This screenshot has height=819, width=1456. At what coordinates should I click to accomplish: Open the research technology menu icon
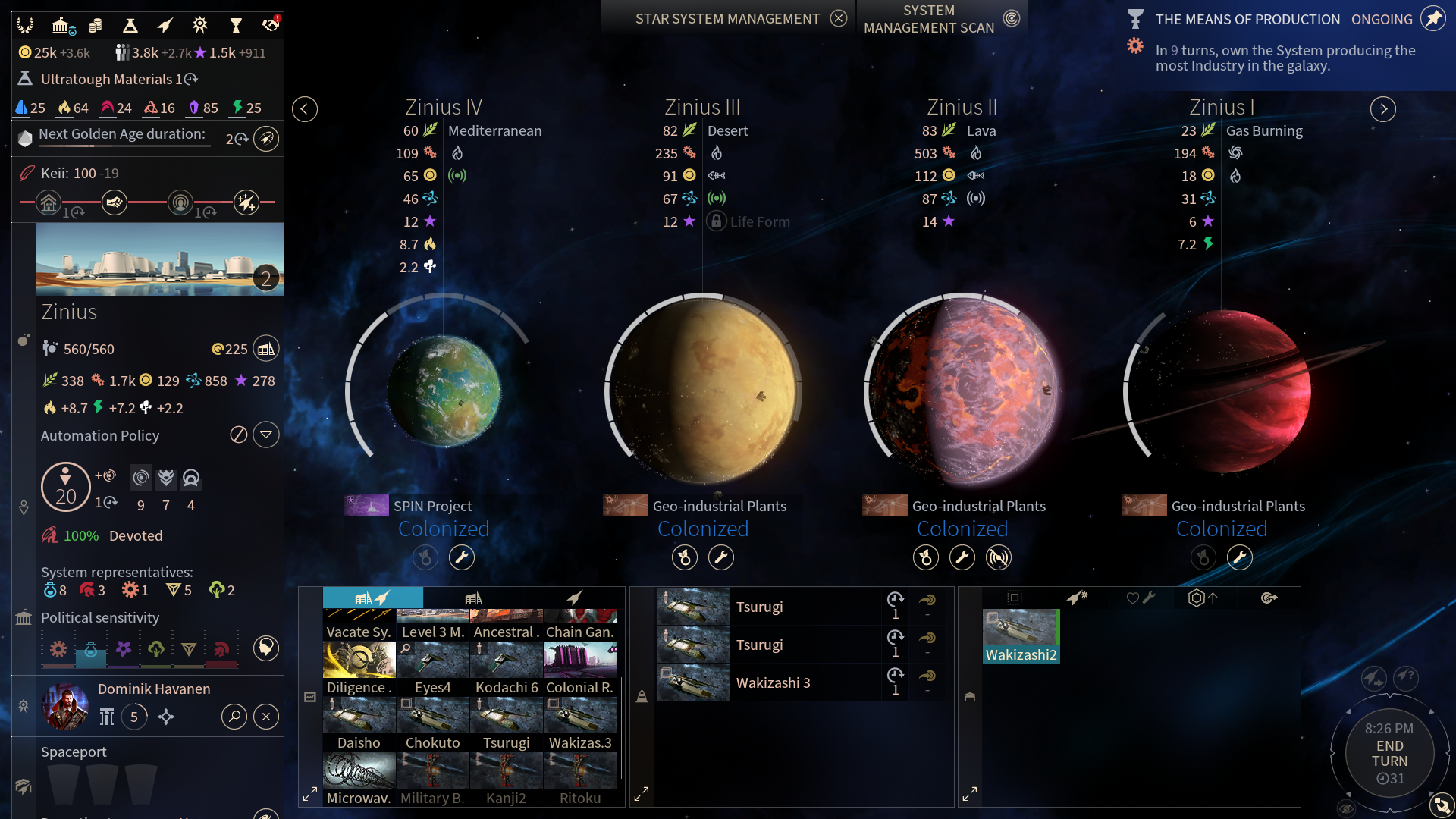click(130, 26)
